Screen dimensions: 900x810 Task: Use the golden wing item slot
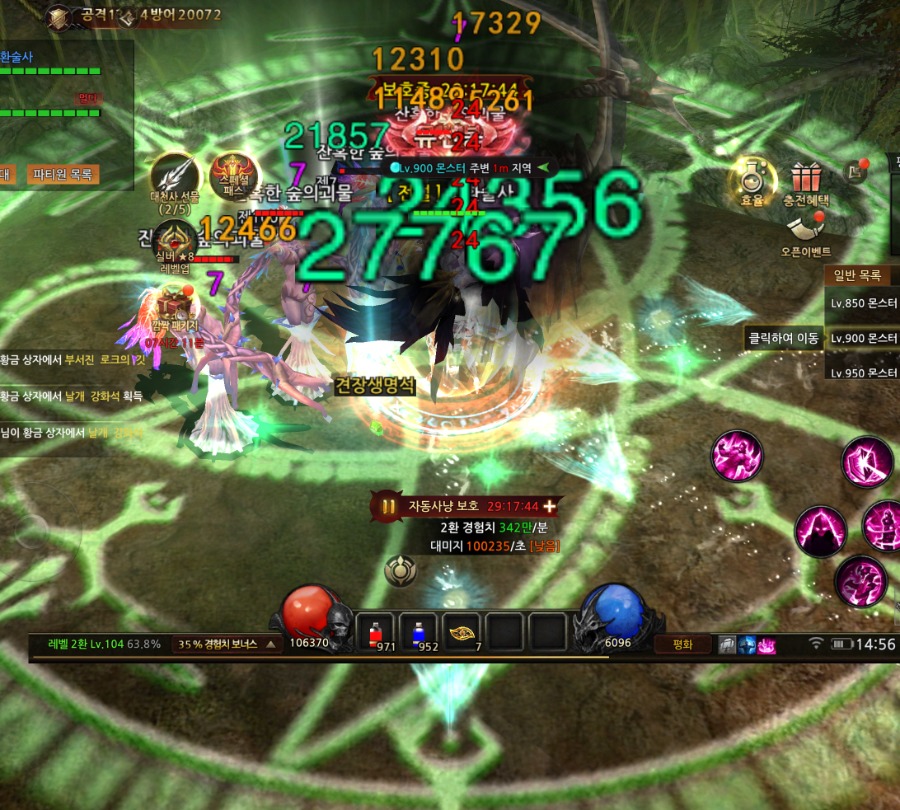(x=462, y=631)
